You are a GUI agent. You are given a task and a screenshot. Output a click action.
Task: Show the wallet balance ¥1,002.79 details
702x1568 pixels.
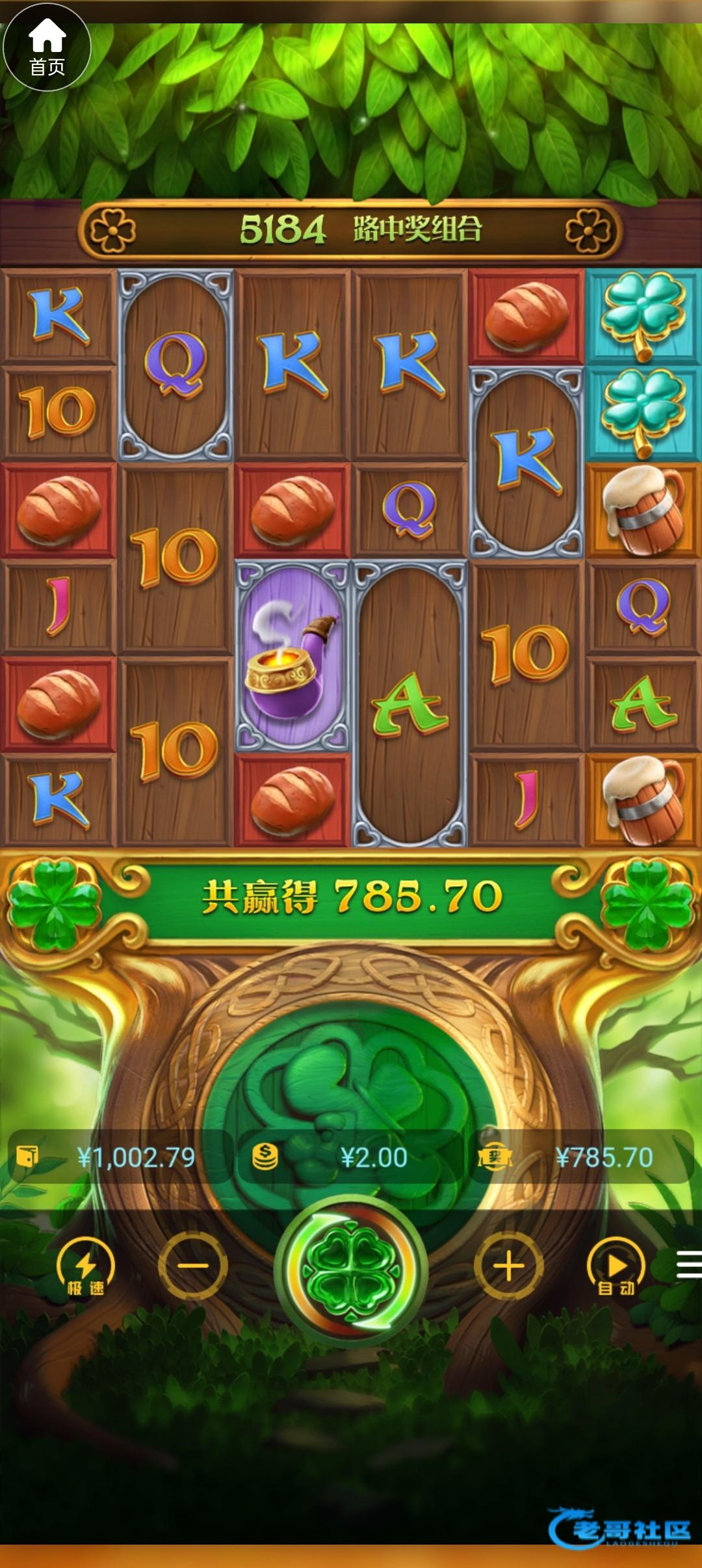click(x=120, y=1158)
